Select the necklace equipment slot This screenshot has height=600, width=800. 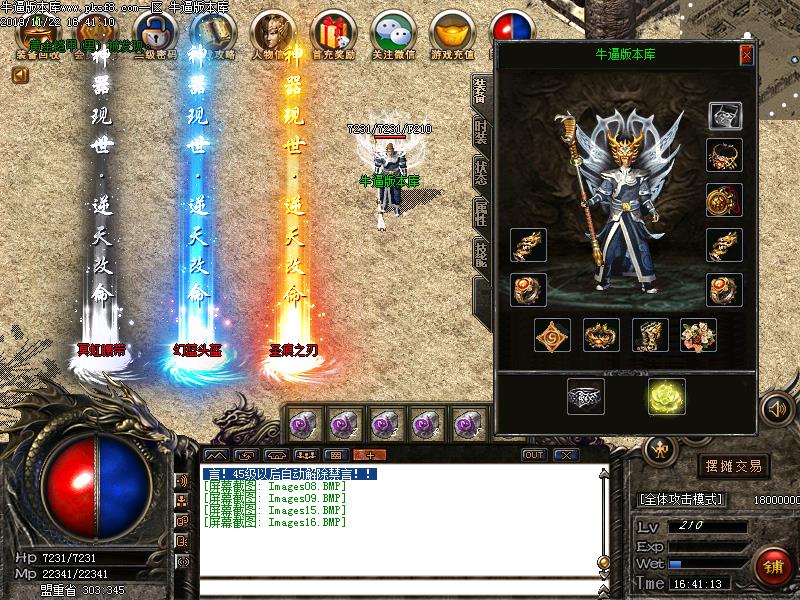[723, 156]
